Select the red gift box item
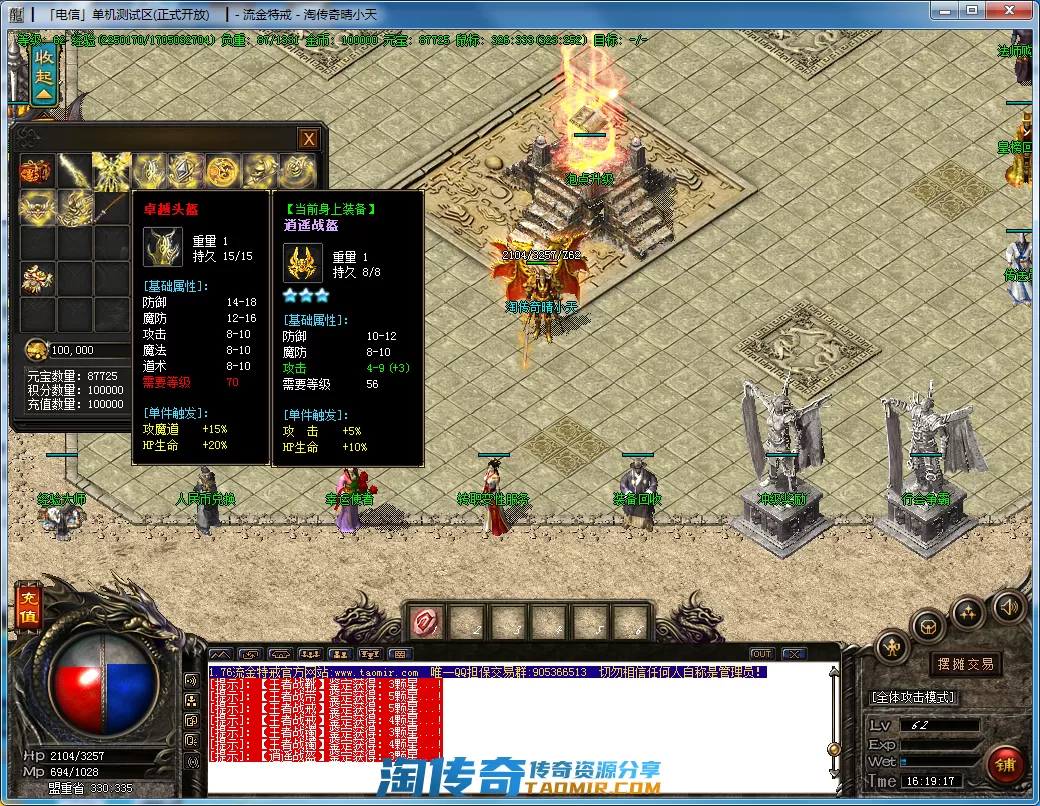 coord(36,172)
